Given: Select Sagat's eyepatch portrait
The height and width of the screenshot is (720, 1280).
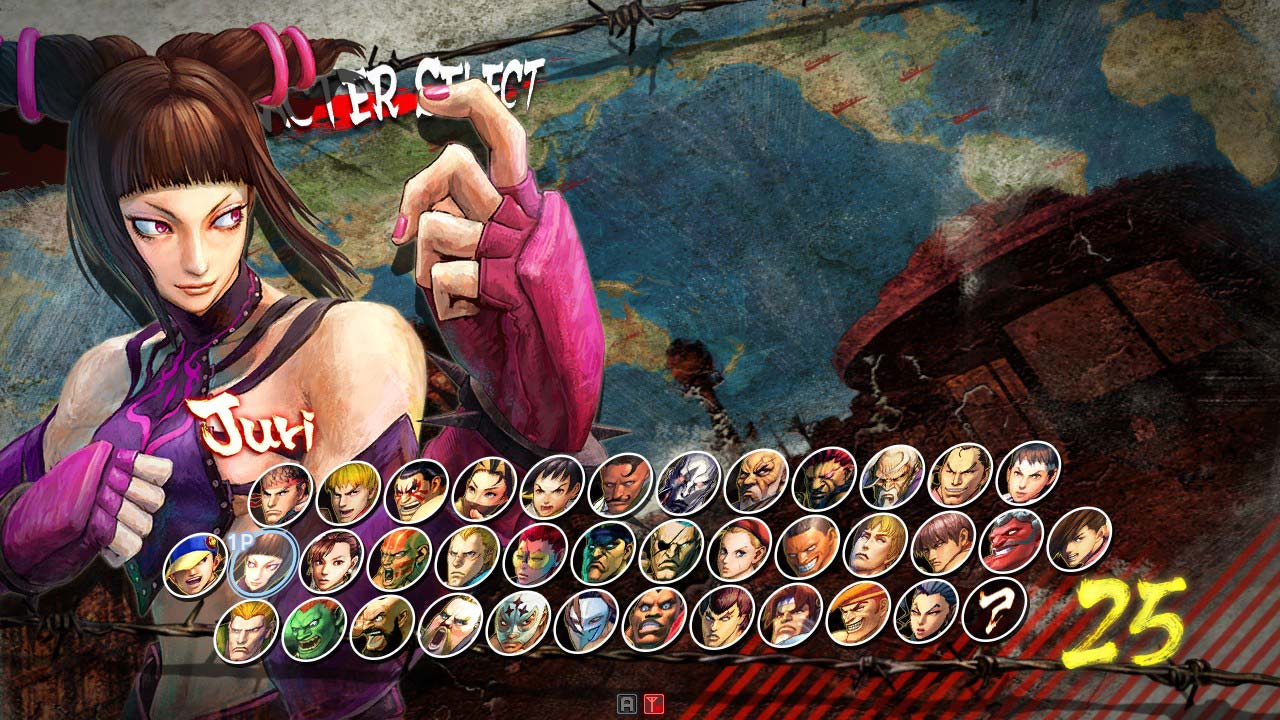Looking at the screenshot, I should (671, 550).
